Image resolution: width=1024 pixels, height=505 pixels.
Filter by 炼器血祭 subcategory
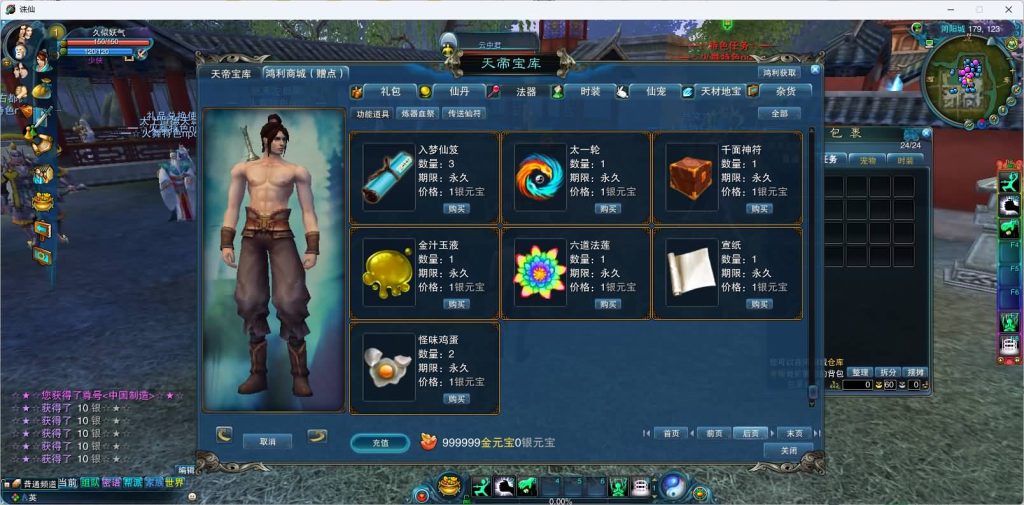(418, 114)
